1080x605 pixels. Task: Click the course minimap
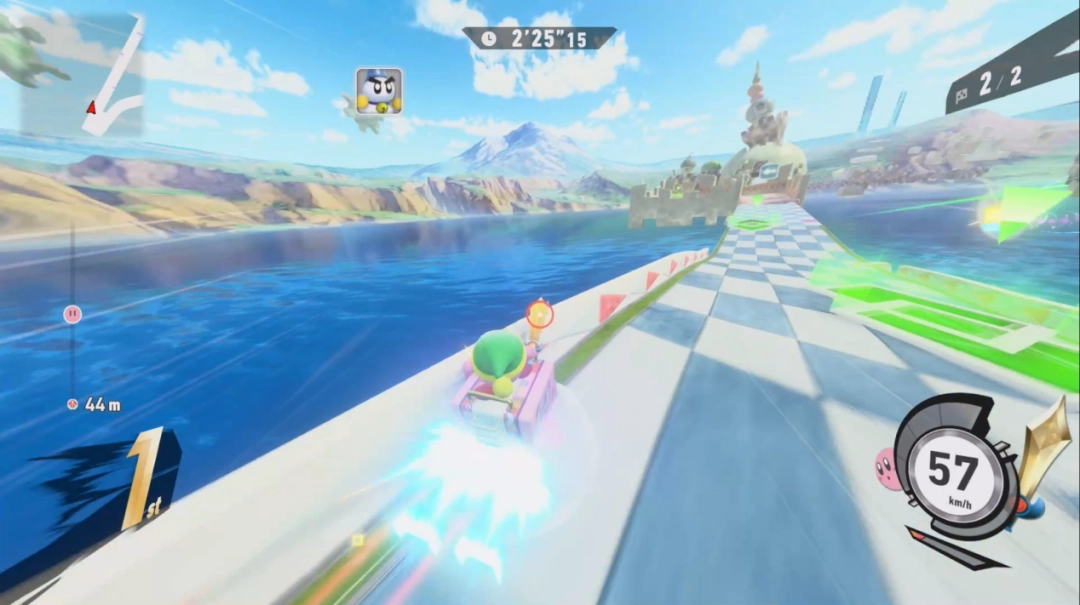[x=83, y=75]
